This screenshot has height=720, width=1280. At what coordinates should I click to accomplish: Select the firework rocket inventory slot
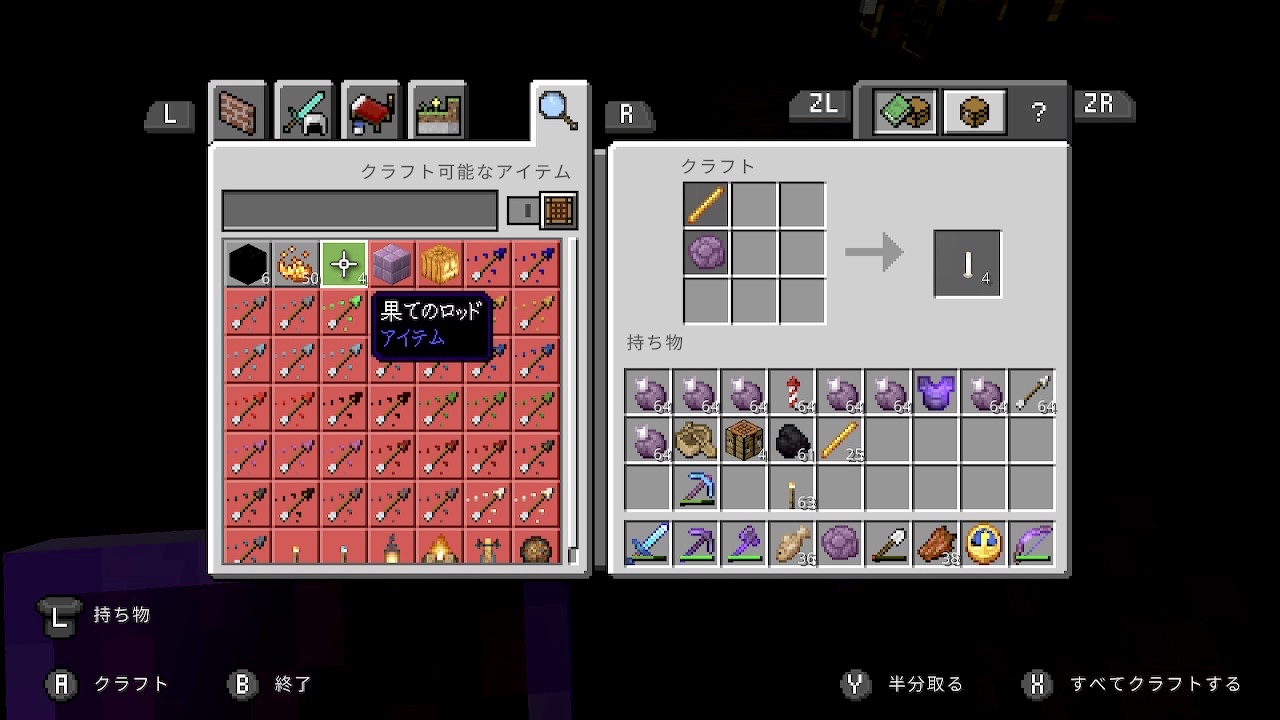(792, 392)
